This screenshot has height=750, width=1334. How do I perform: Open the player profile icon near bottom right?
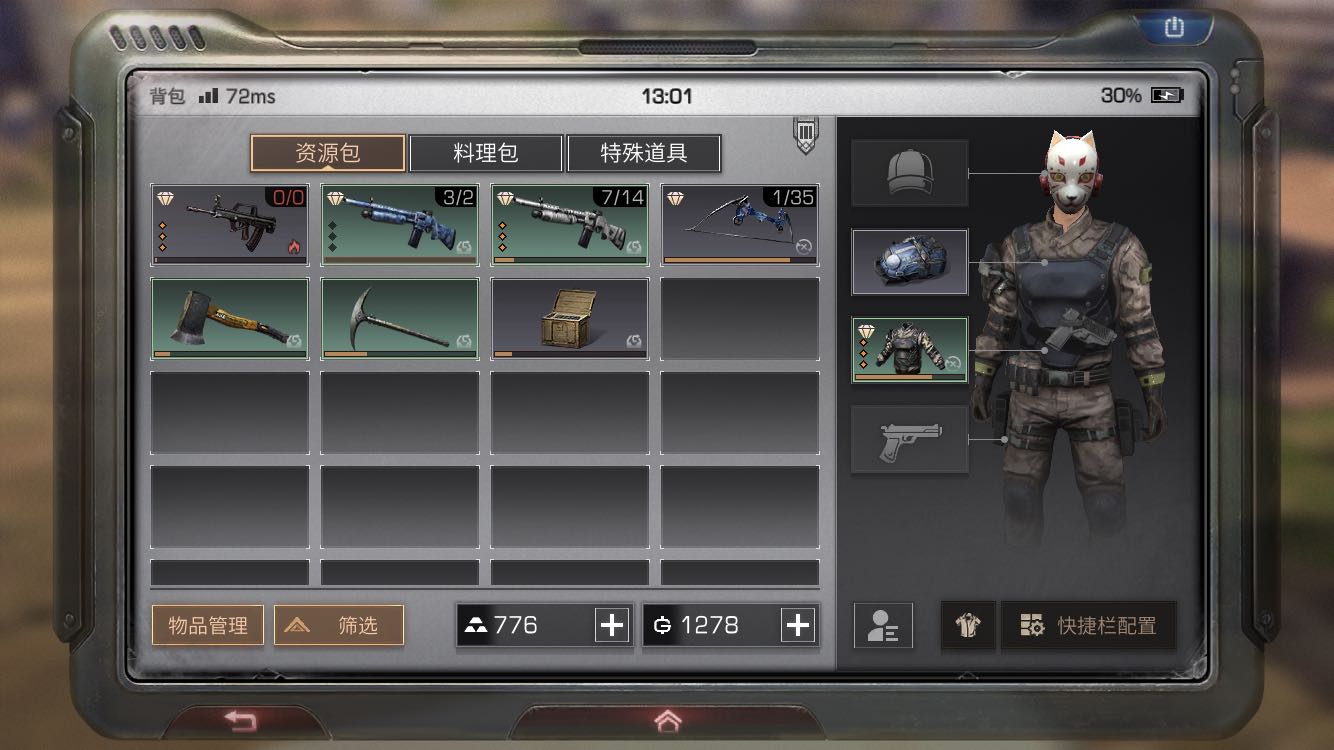[883, 625]
